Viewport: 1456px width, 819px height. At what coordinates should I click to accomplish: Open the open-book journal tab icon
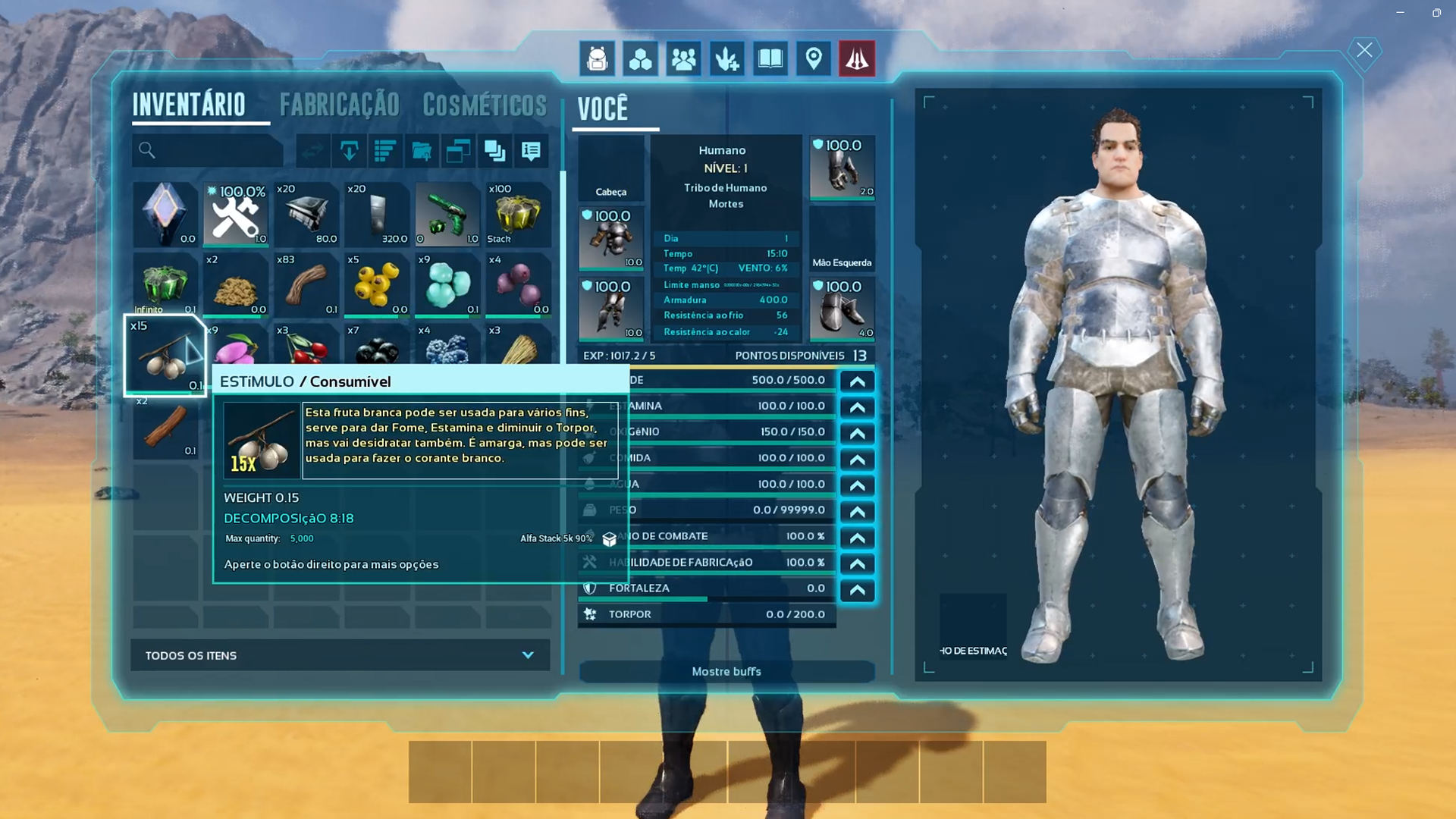[x=770, y=58]
